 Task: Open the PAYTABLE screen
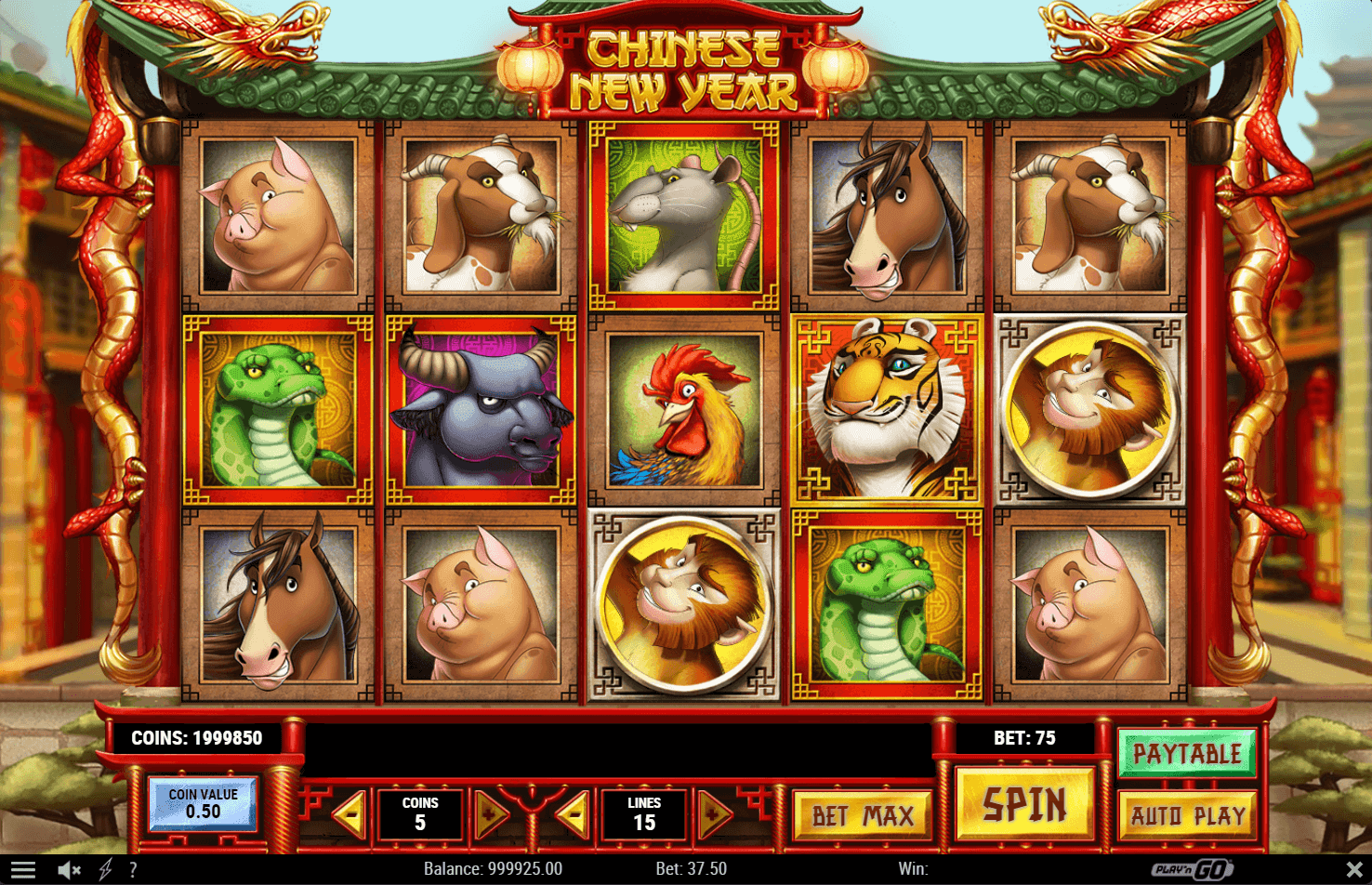1187,753
